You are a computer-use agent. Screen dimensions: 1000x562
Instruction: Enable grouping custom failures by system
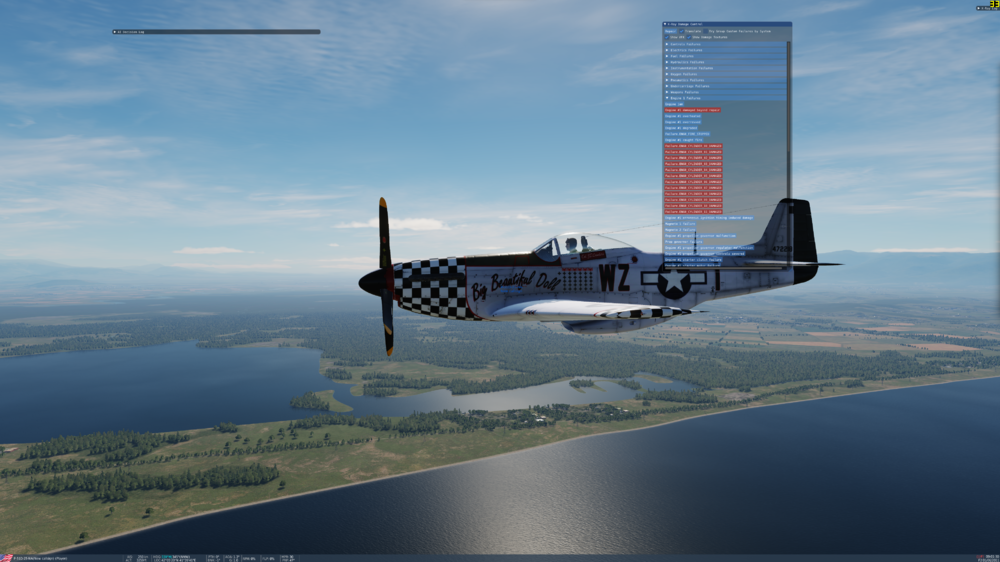(706, 31)
